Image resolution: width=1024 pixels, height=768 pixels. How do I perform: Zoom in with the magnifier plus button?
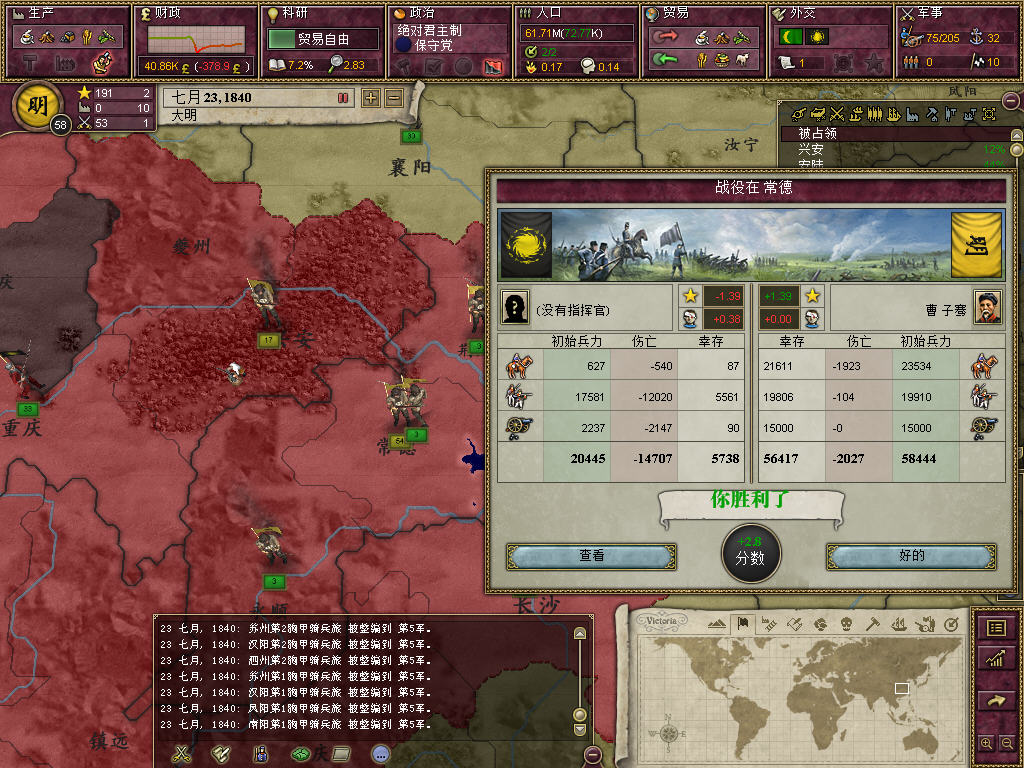point(987,743)
